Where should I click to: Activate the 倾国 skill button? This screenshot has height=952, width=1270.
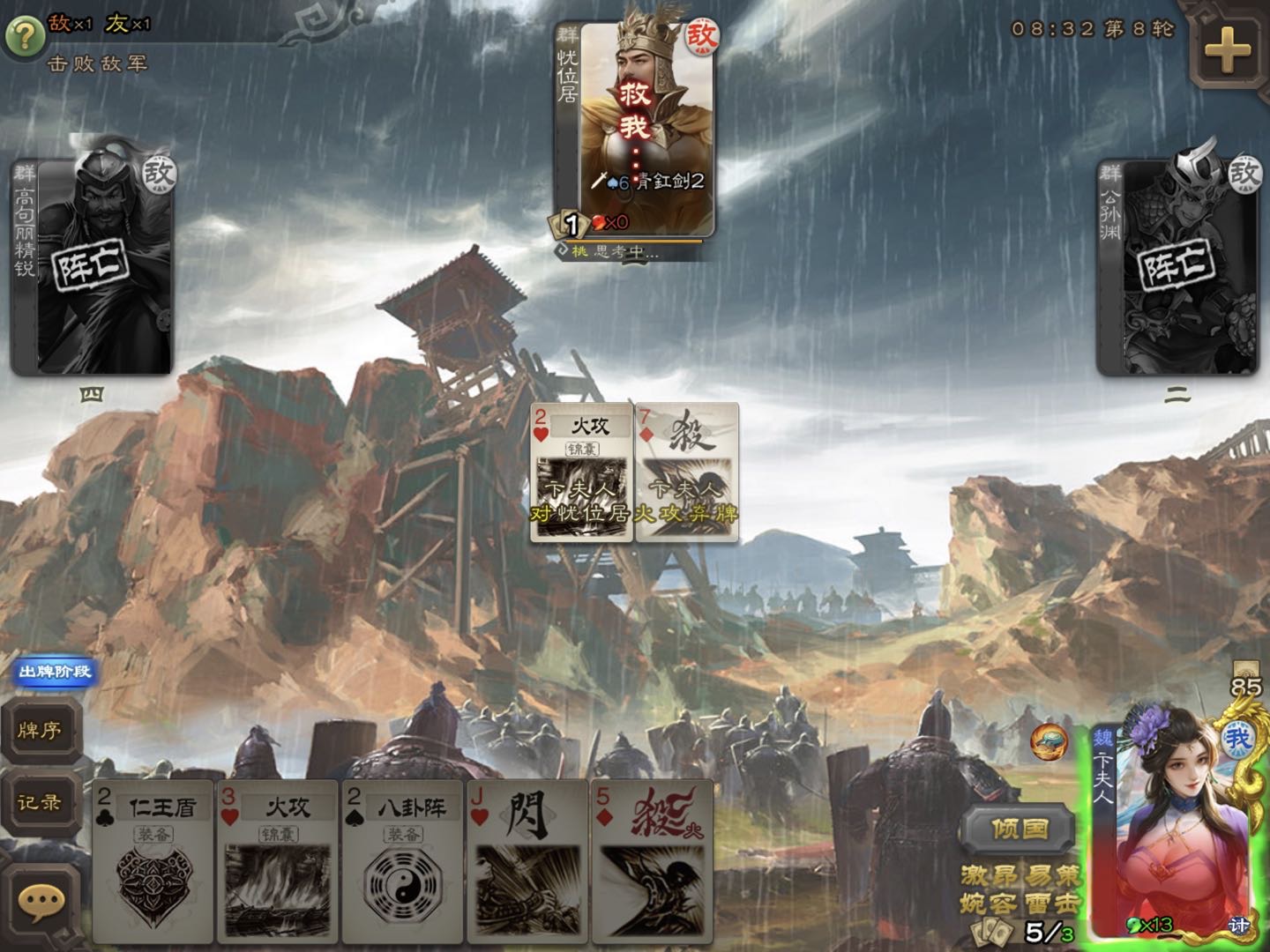pyautogui.click(x=1019, y=829)
